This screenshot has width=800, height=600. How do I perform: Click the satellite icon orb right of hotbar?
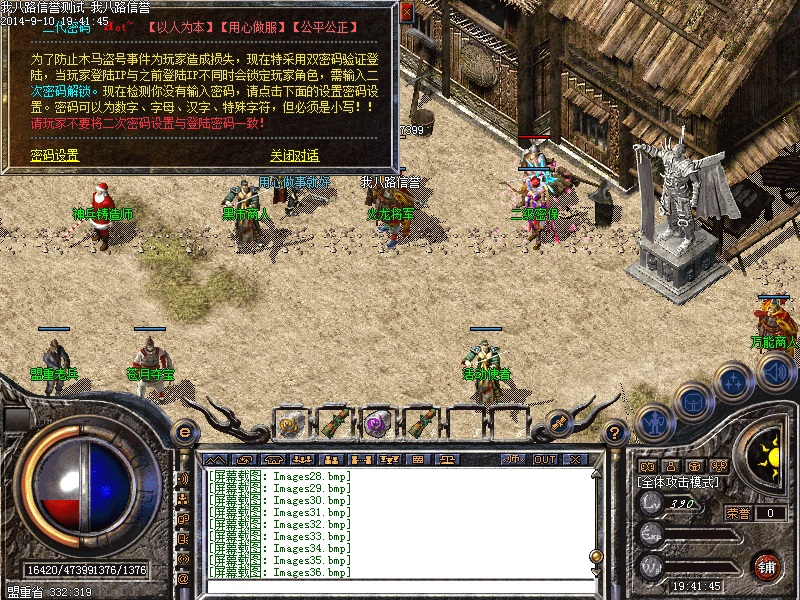pos(553,423)
